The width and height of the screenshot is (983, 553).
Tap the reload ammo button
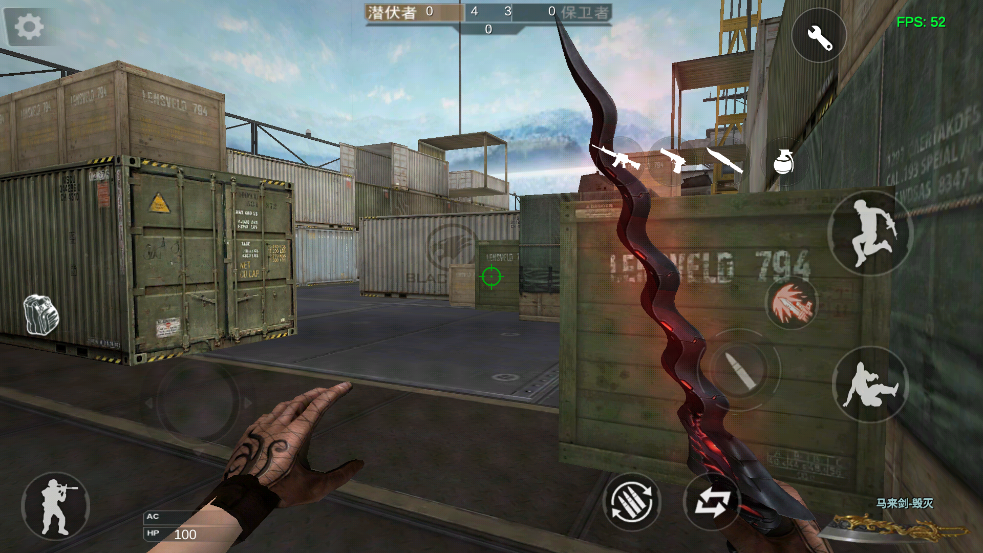tap(632, 501)
